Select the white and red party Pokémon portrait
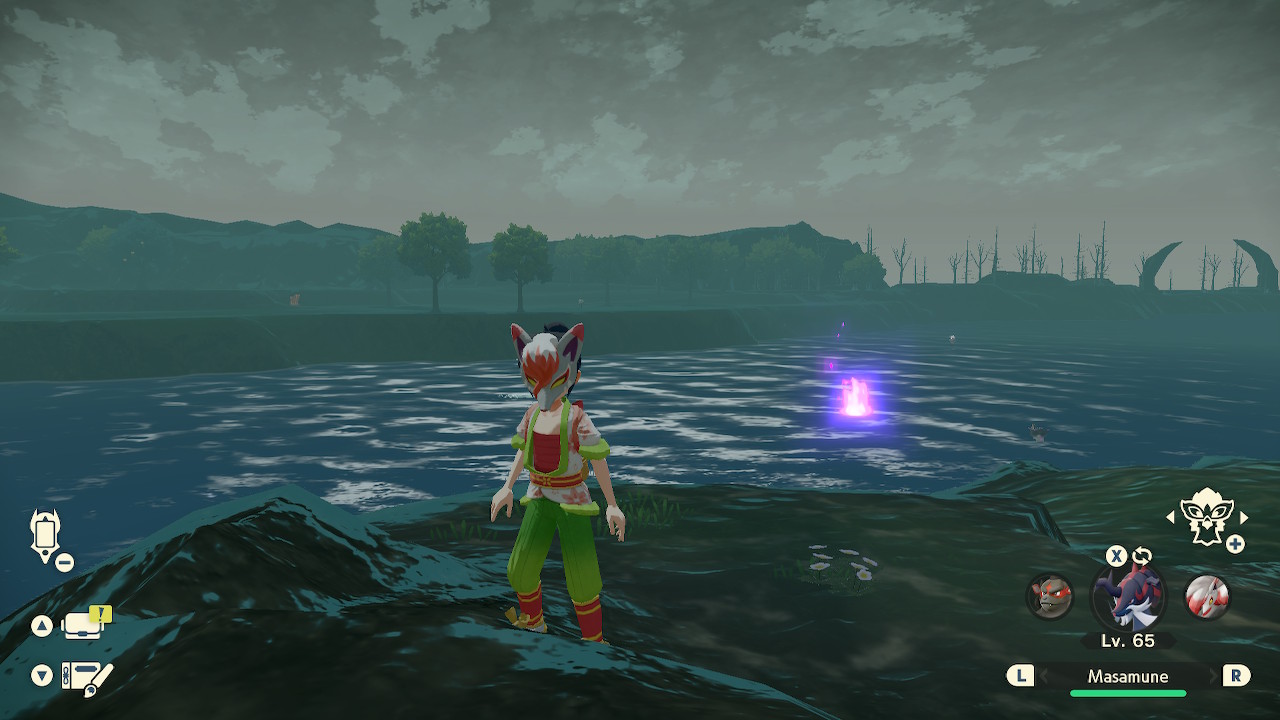The height and width of the screenshot is (720, 1280). pyautogui.click(x=1206, y=596)
